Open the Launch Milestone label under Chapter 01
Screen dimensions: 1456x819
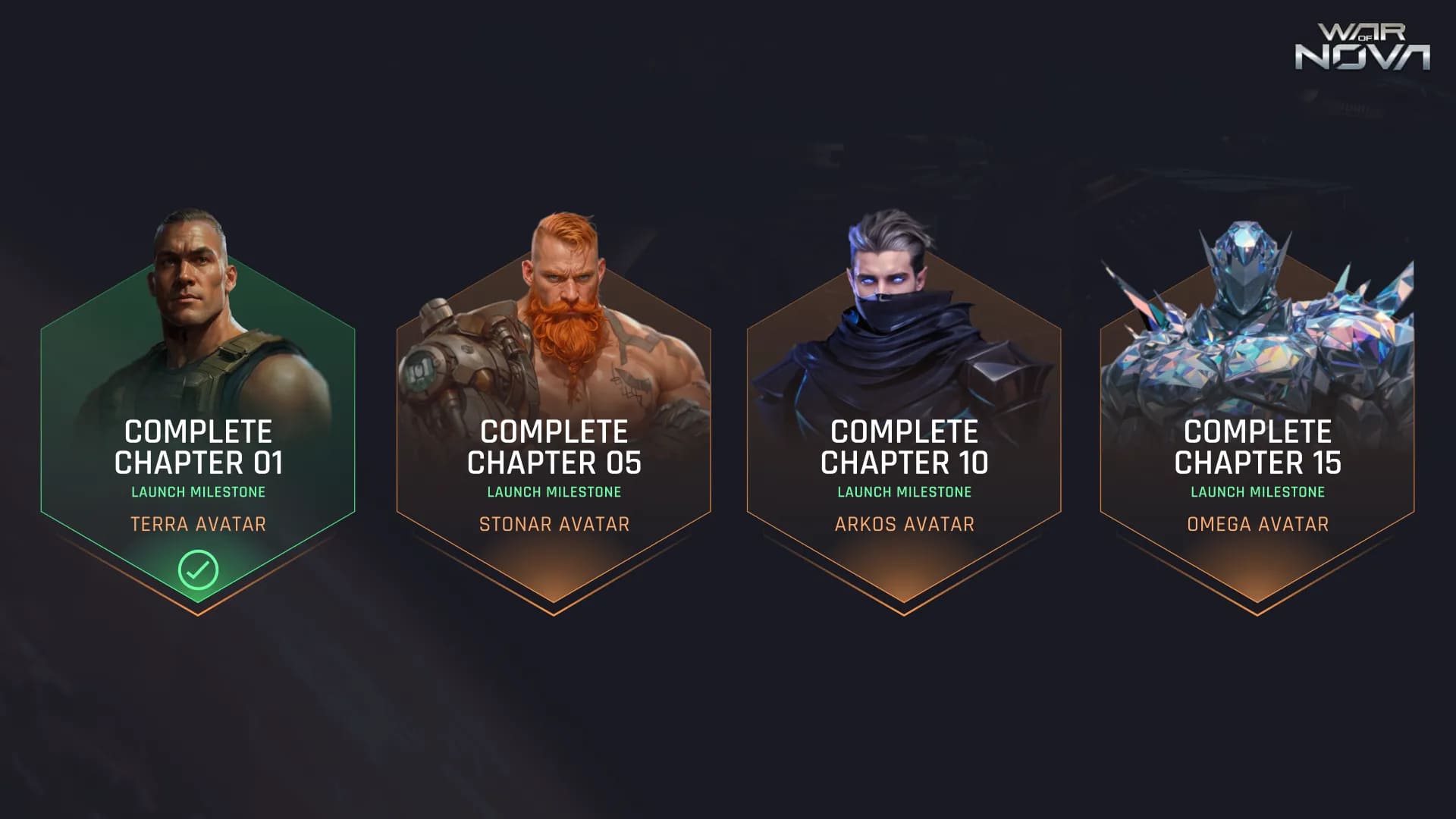pyautogui.click(x=199, y=491)
